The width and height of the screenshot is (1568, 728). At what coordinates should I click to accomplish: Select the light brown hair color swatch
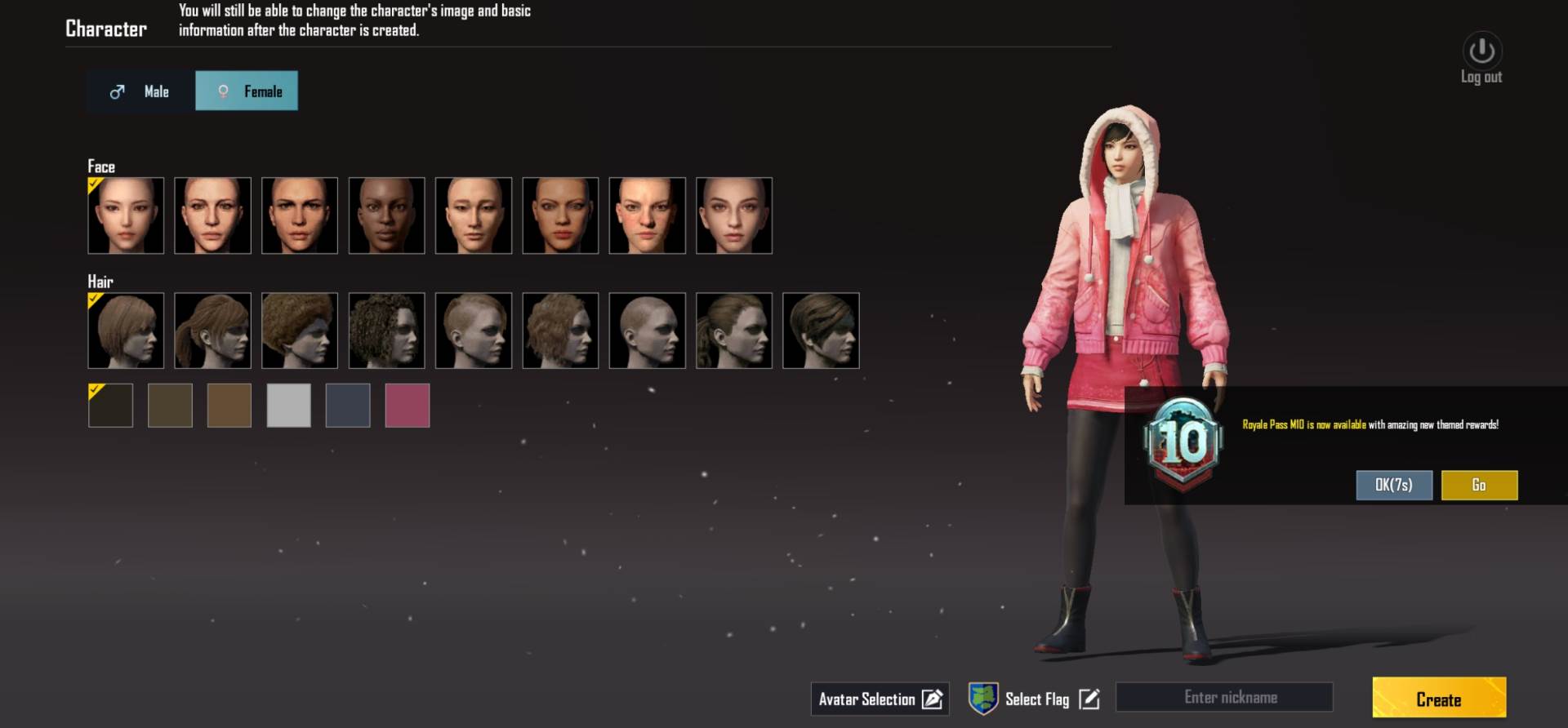click(229, 406)
